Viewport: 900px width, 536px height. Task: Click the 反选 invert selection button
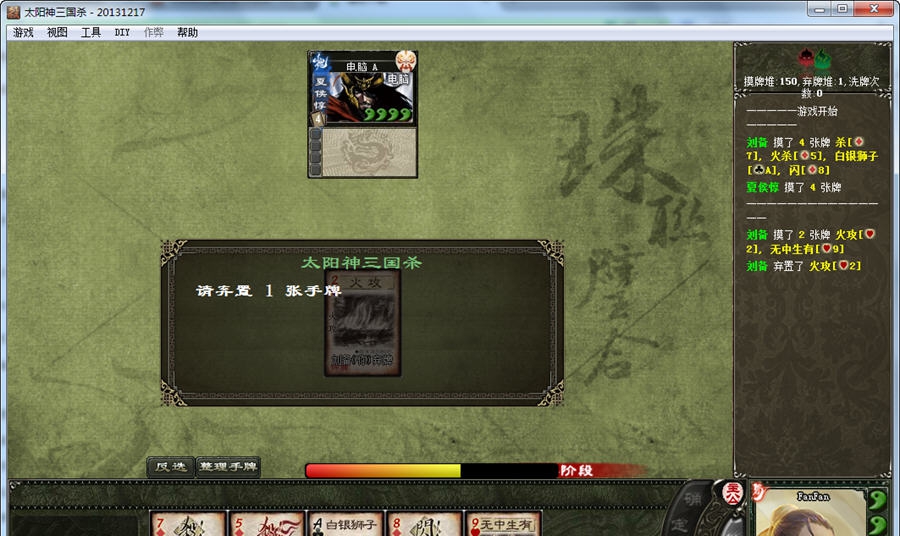[170, 467]
